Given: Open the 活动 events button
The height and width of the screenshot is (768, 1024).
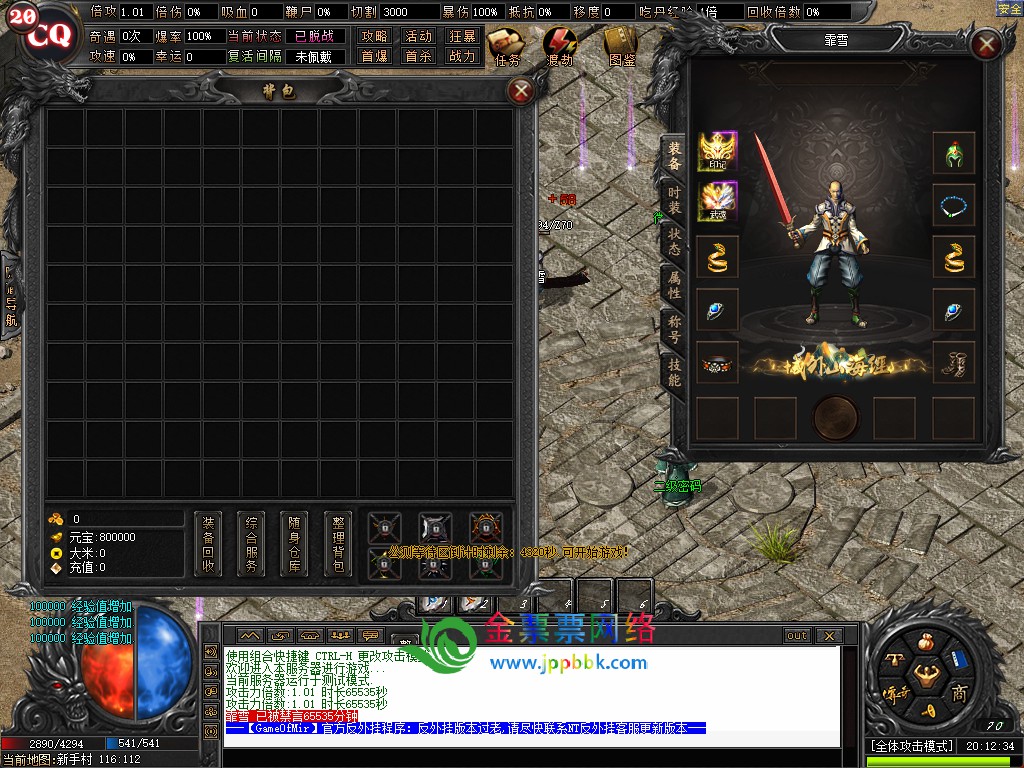Looking at the screenshot, I should pyautogui.click(x=418, y=36).
